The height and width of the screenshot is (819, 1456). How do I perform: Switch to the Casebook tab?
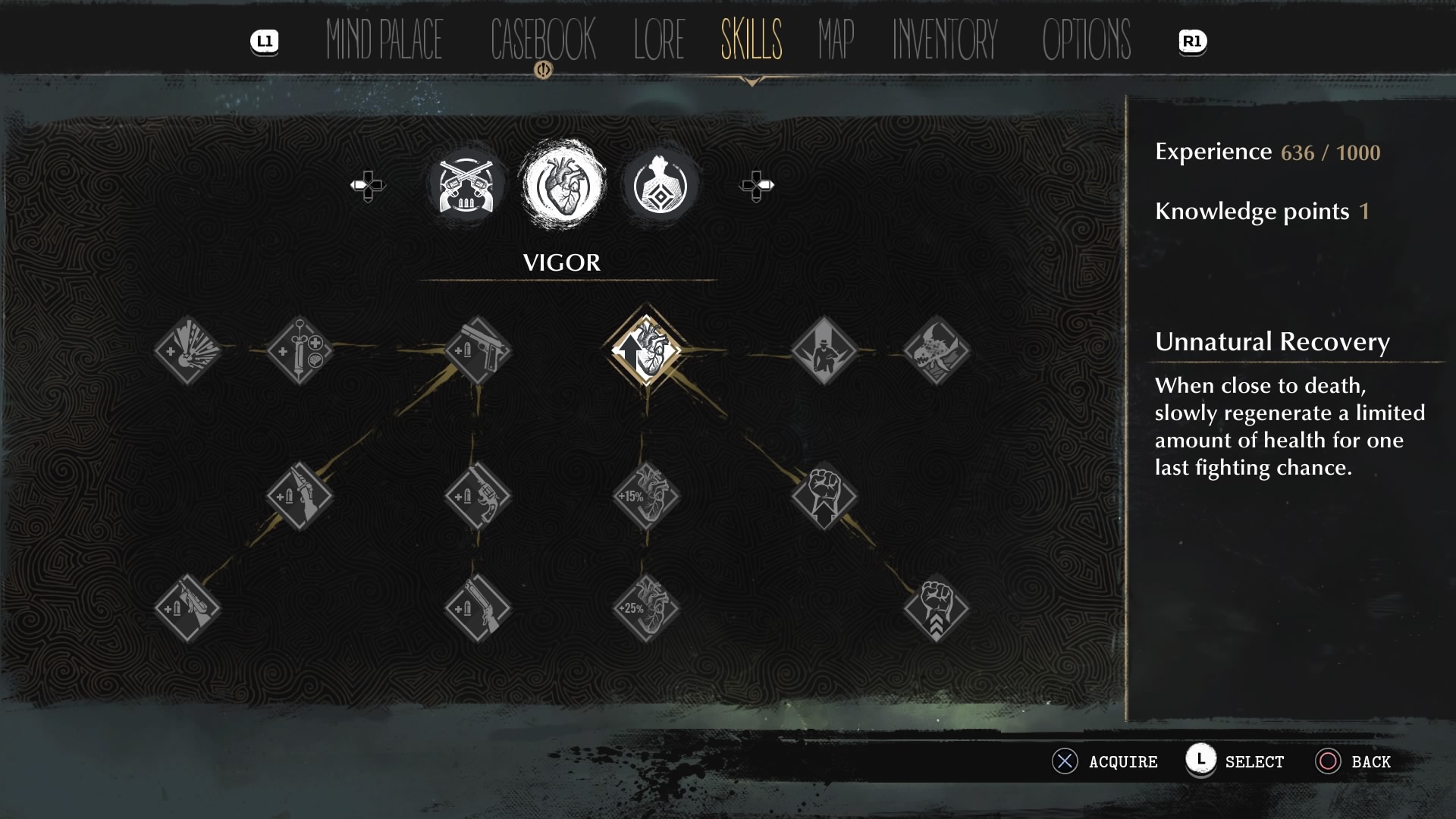point(543,39)
